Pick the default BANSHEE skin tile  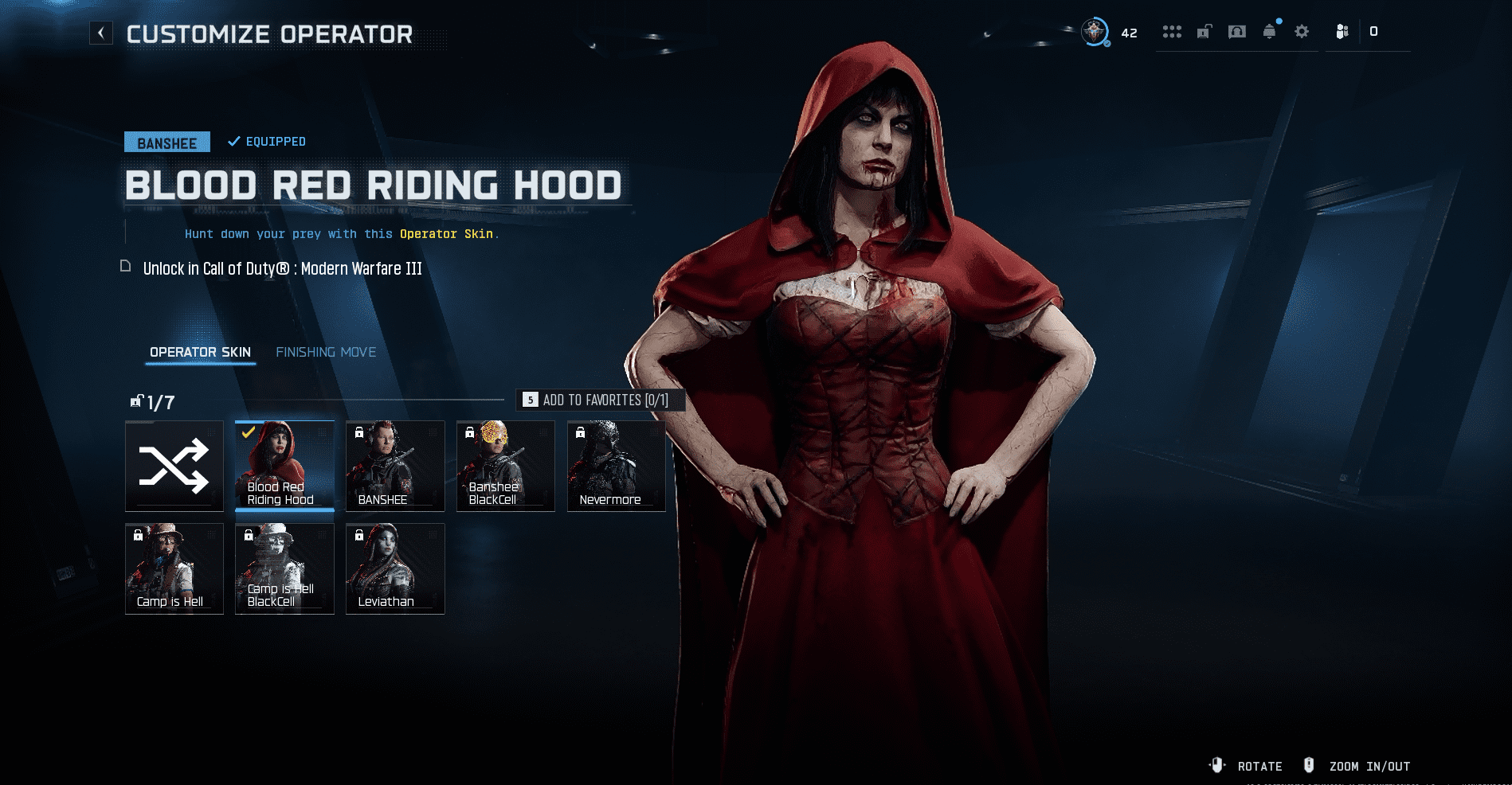pos(395,466)
